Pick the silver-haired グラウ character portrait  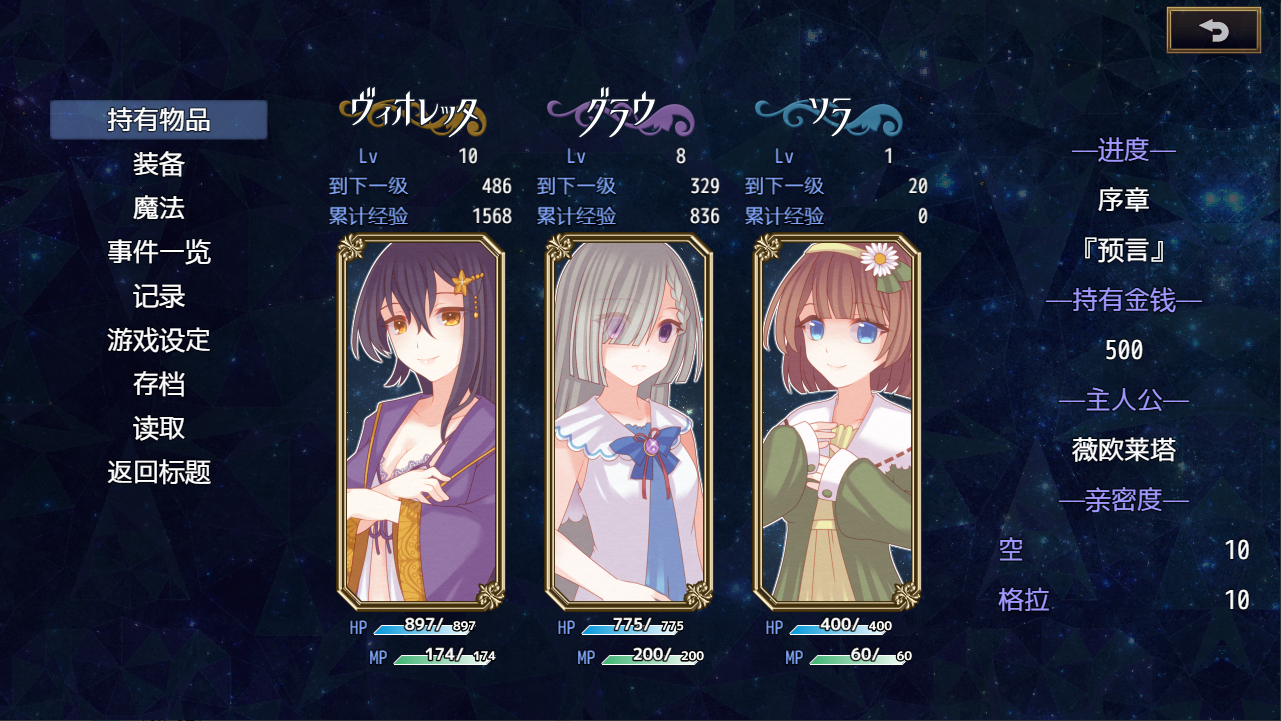pos(629,422)
